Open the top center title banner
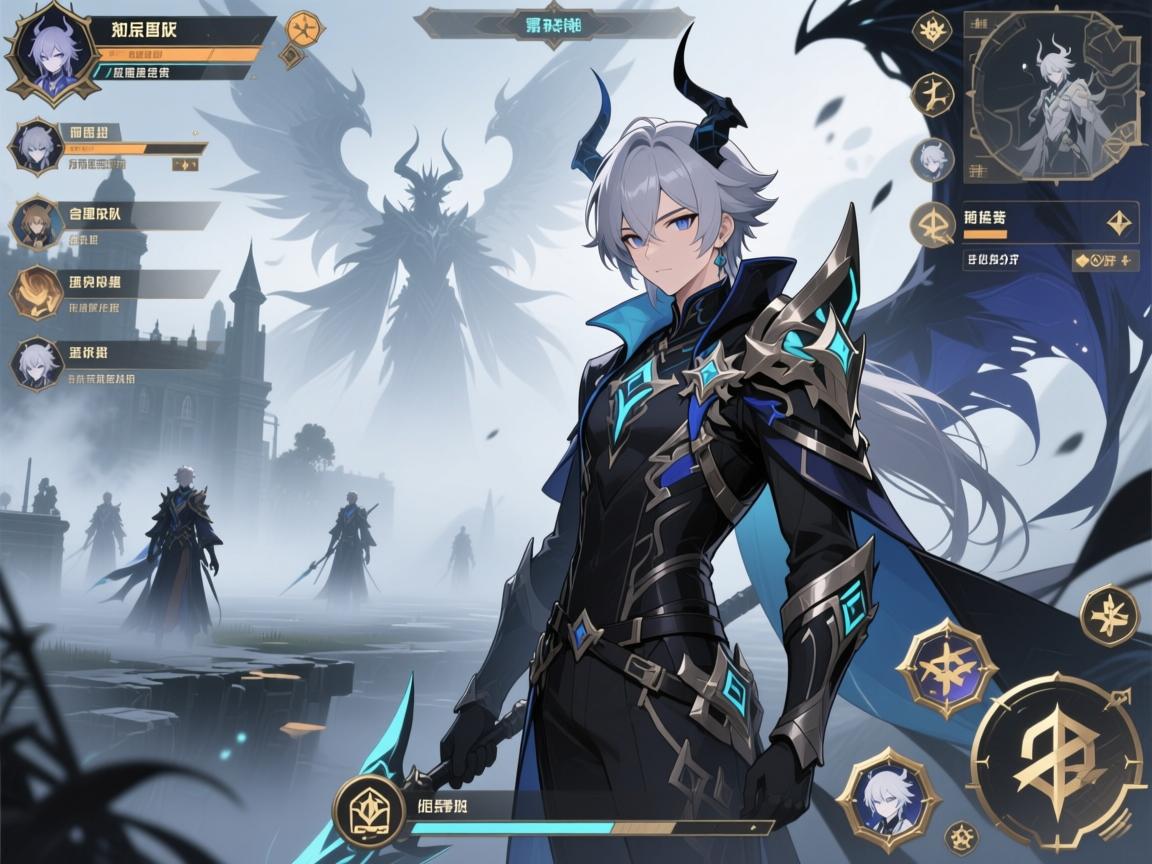Image resolution: width=1152 pixels, height=864 pixels. 553,24
